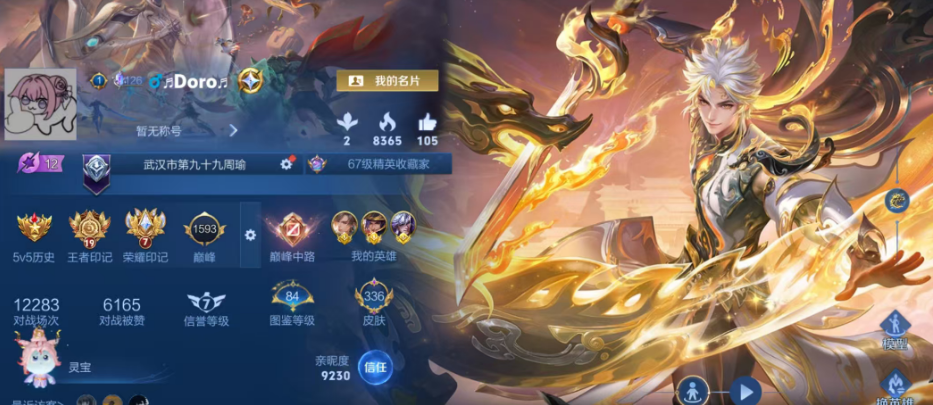View the 皮肤 skin count badge
Viewport: 933px width, 405px height.
pos(374,299)
